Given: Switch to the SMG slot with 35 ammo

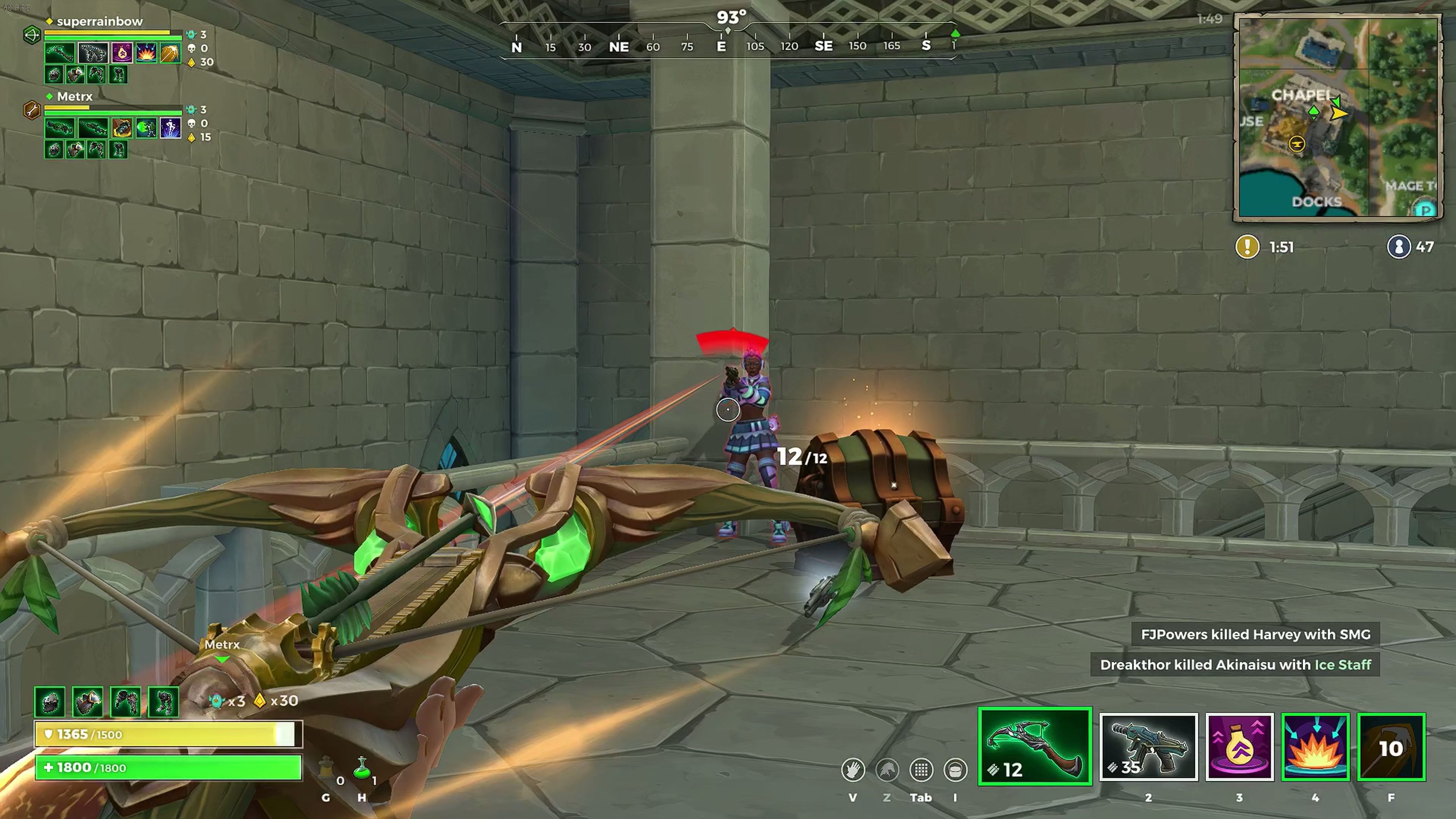Looking at the screenshot, I should point(1148,747).
